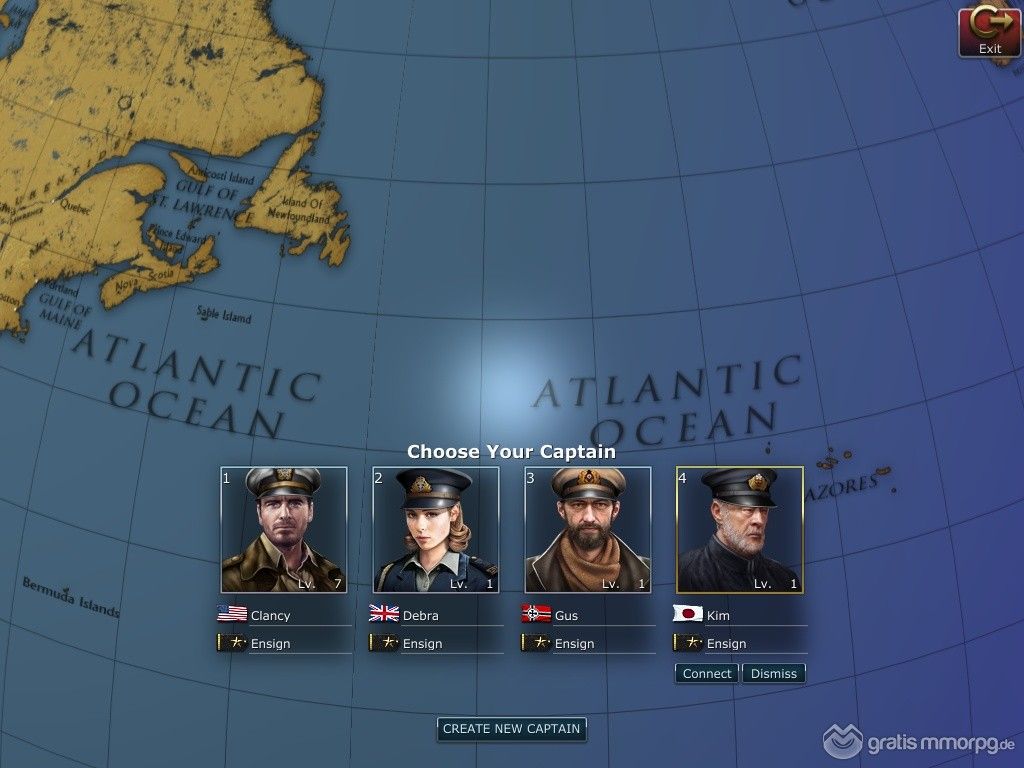Choose captain Debra's portrait
The image size is (1024, 768).
click(x=436, y=530)
